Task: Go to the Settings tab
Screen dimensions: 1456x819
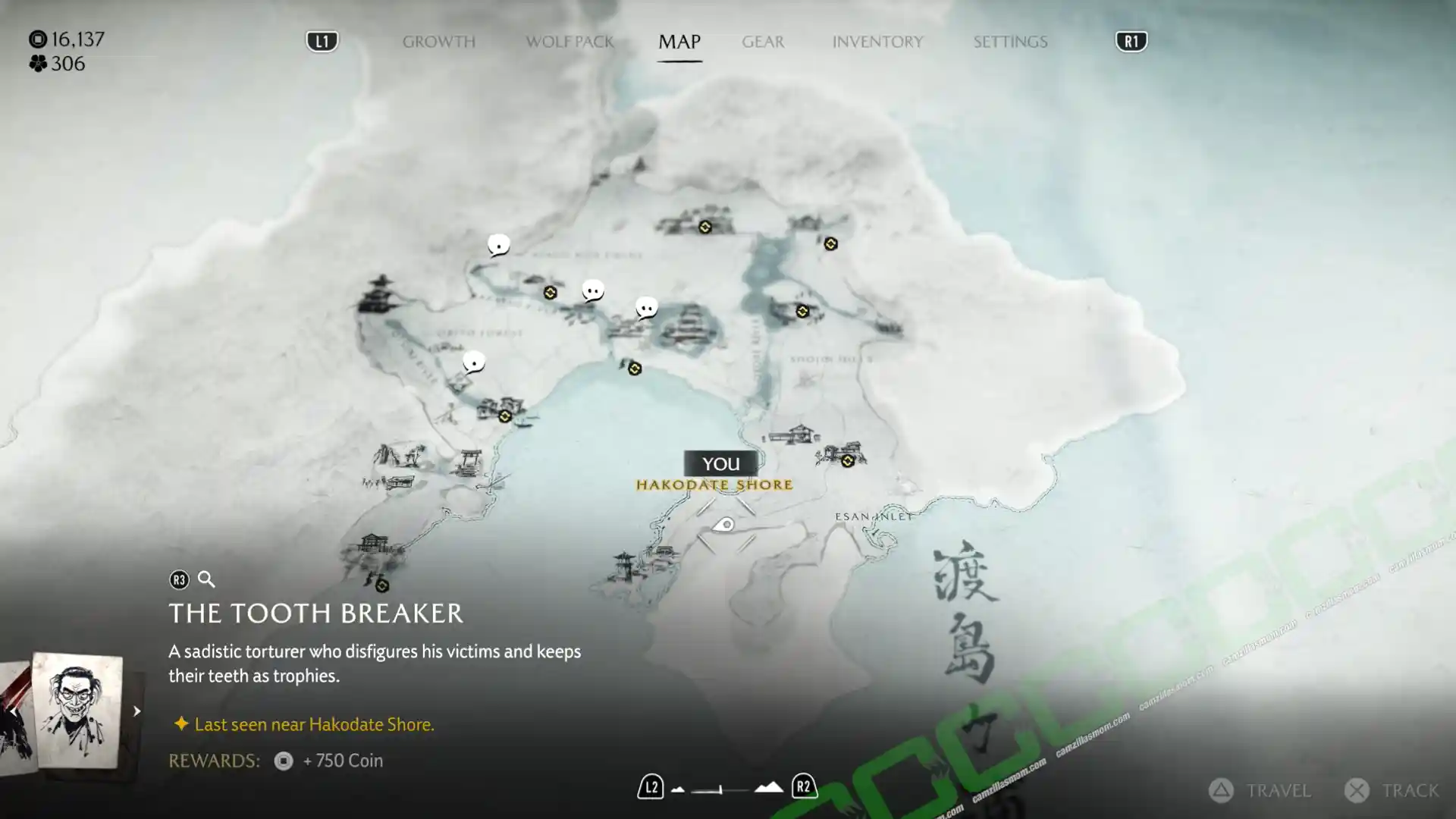Action: tap(1010, 42)
